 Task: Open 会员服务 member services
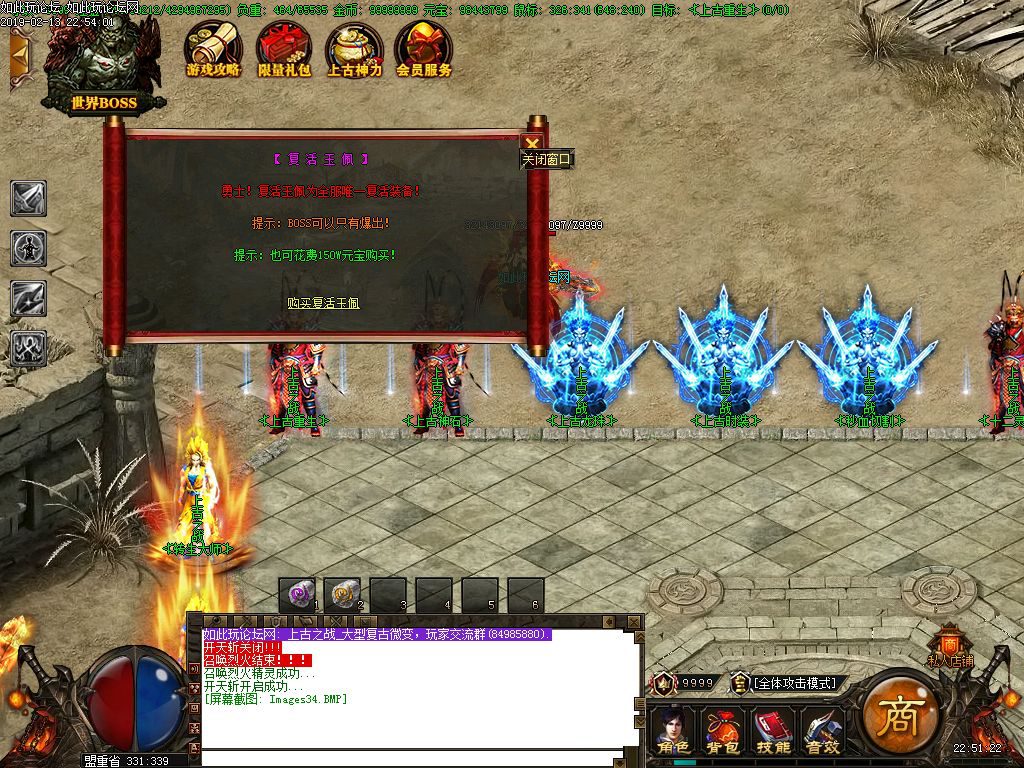(x=424, y=50)
